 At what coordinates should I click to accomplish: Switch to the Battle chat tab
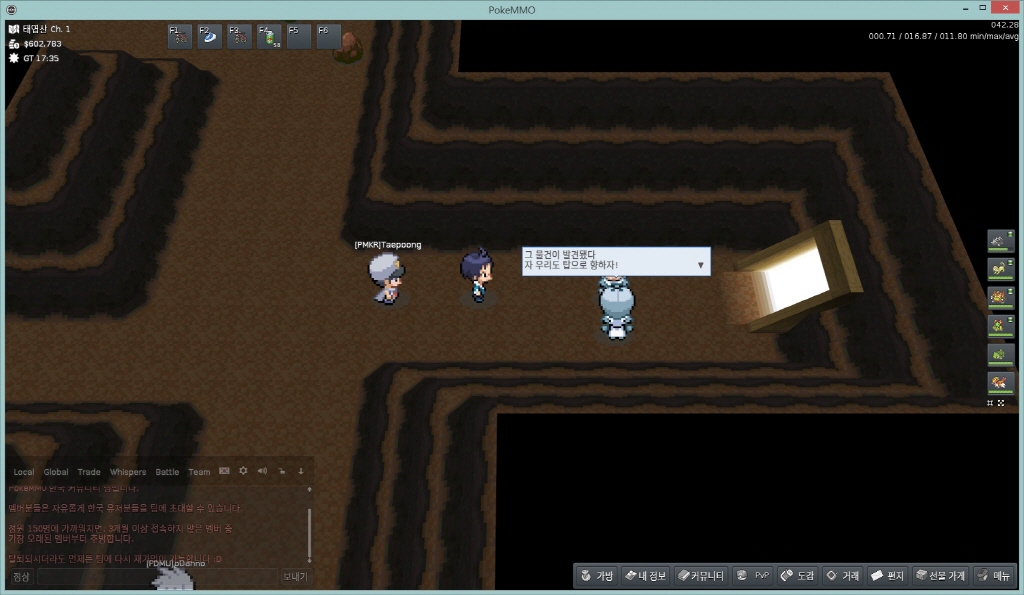[167, 472]
